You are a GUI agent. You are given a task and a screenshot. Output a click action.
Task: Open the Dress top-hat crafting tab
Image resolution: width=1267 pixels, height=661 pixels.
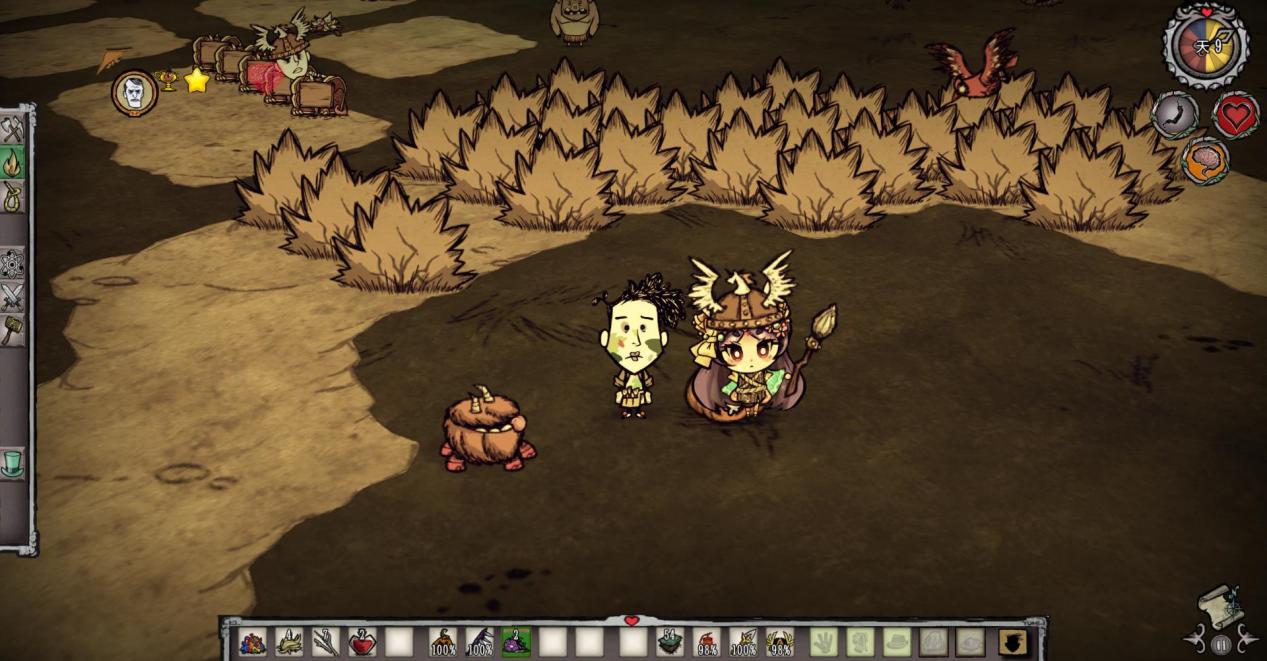(12, 462)
